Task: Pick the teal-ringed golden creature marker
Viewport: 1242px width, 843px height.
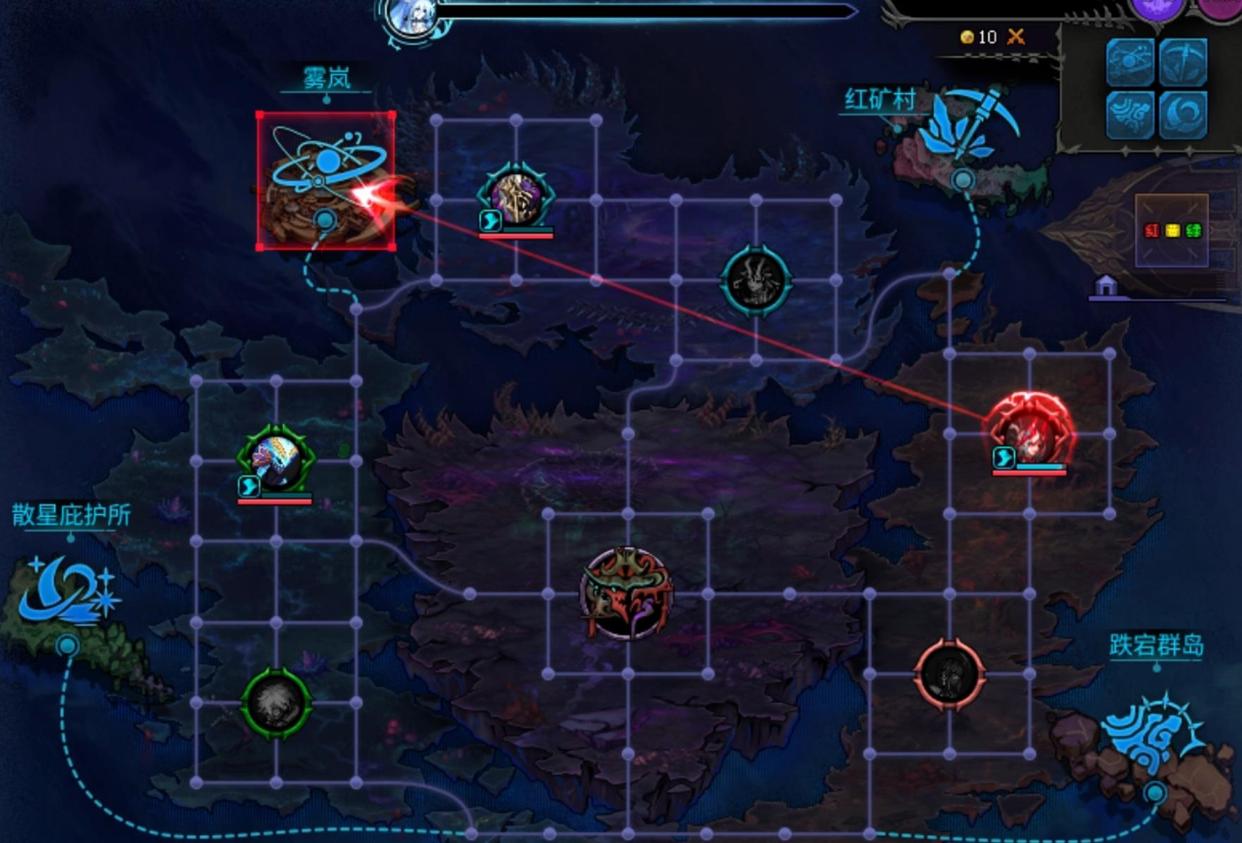Action: tap(516, 197)
